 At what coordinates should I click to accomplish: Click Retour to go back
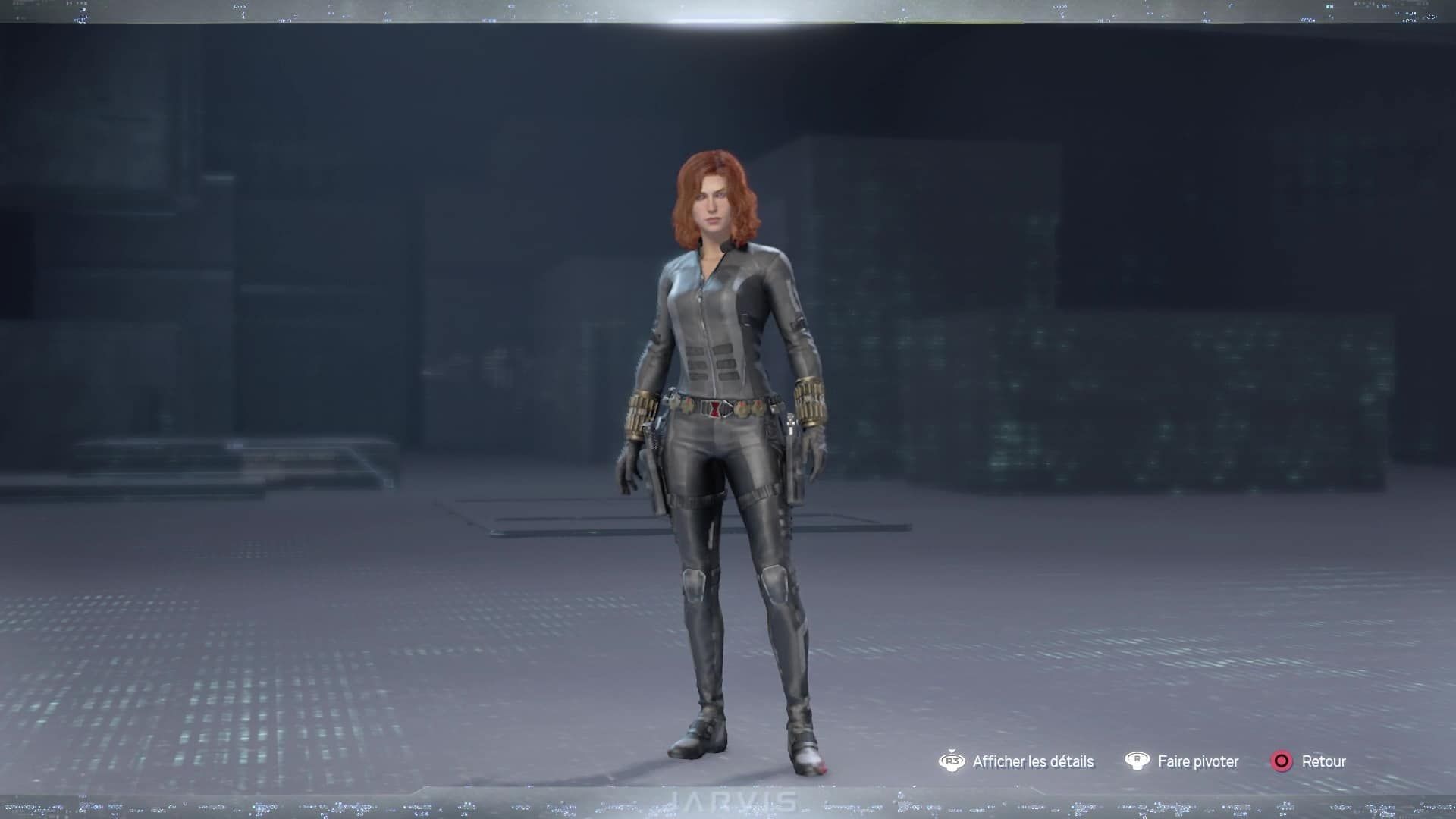point(1324,761)
